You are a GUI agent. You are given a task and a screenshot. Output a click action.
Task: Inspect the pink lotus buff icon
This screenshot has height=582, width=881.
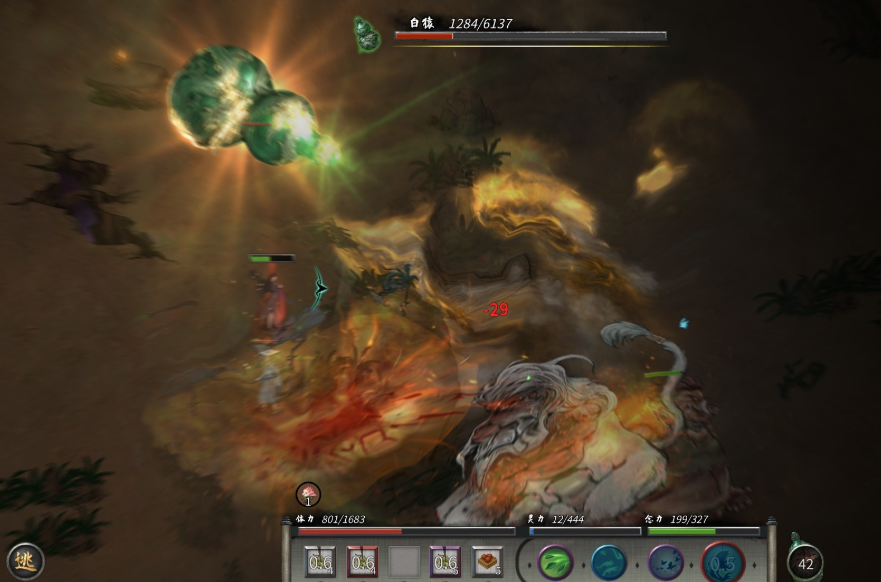coord(308,494)
